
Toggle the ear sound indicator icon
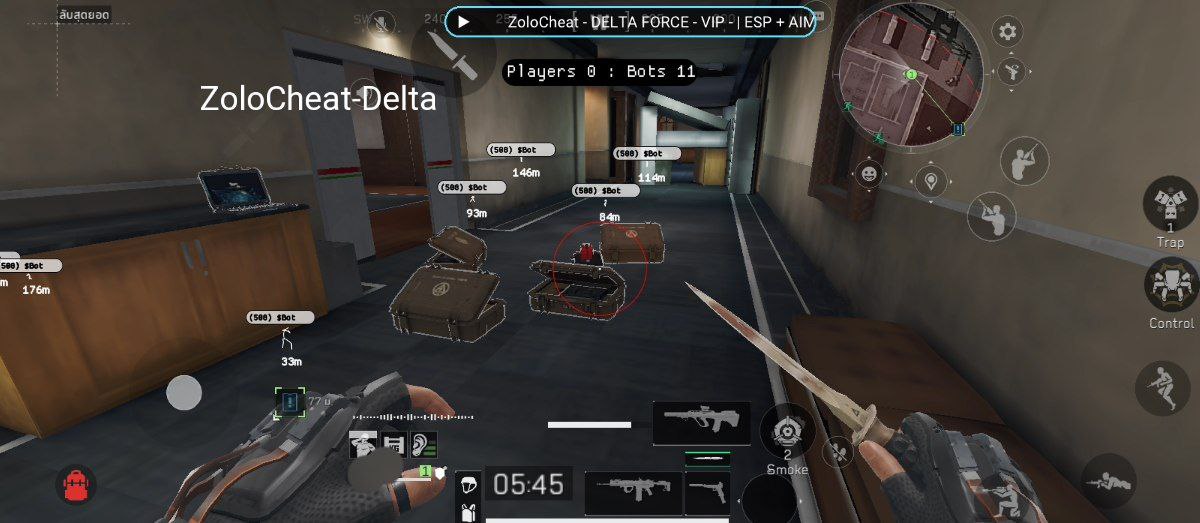pyautogui.click(x=424, y=444)
